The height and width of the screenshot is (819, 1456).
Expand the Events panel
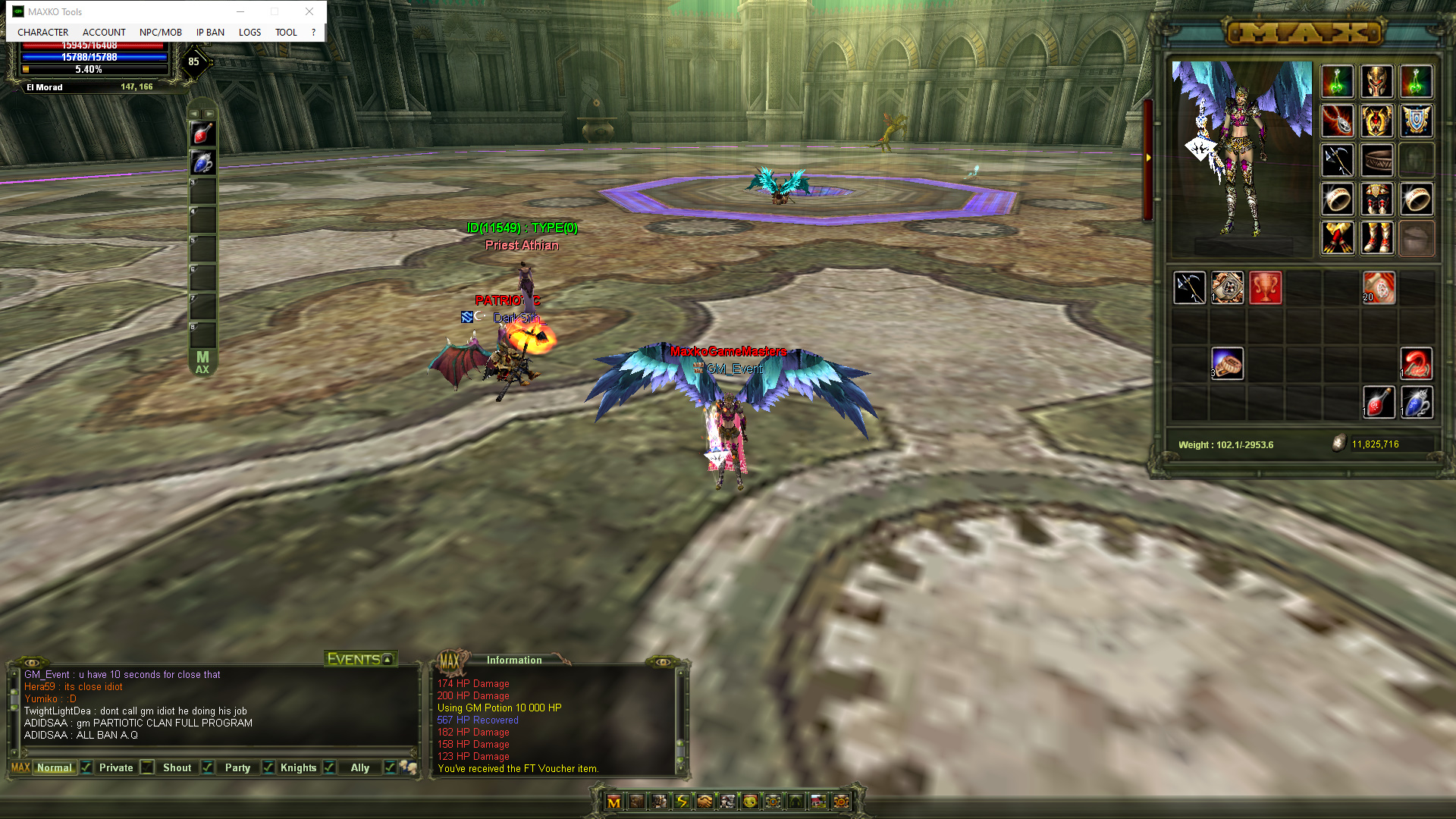click(388, 660)
